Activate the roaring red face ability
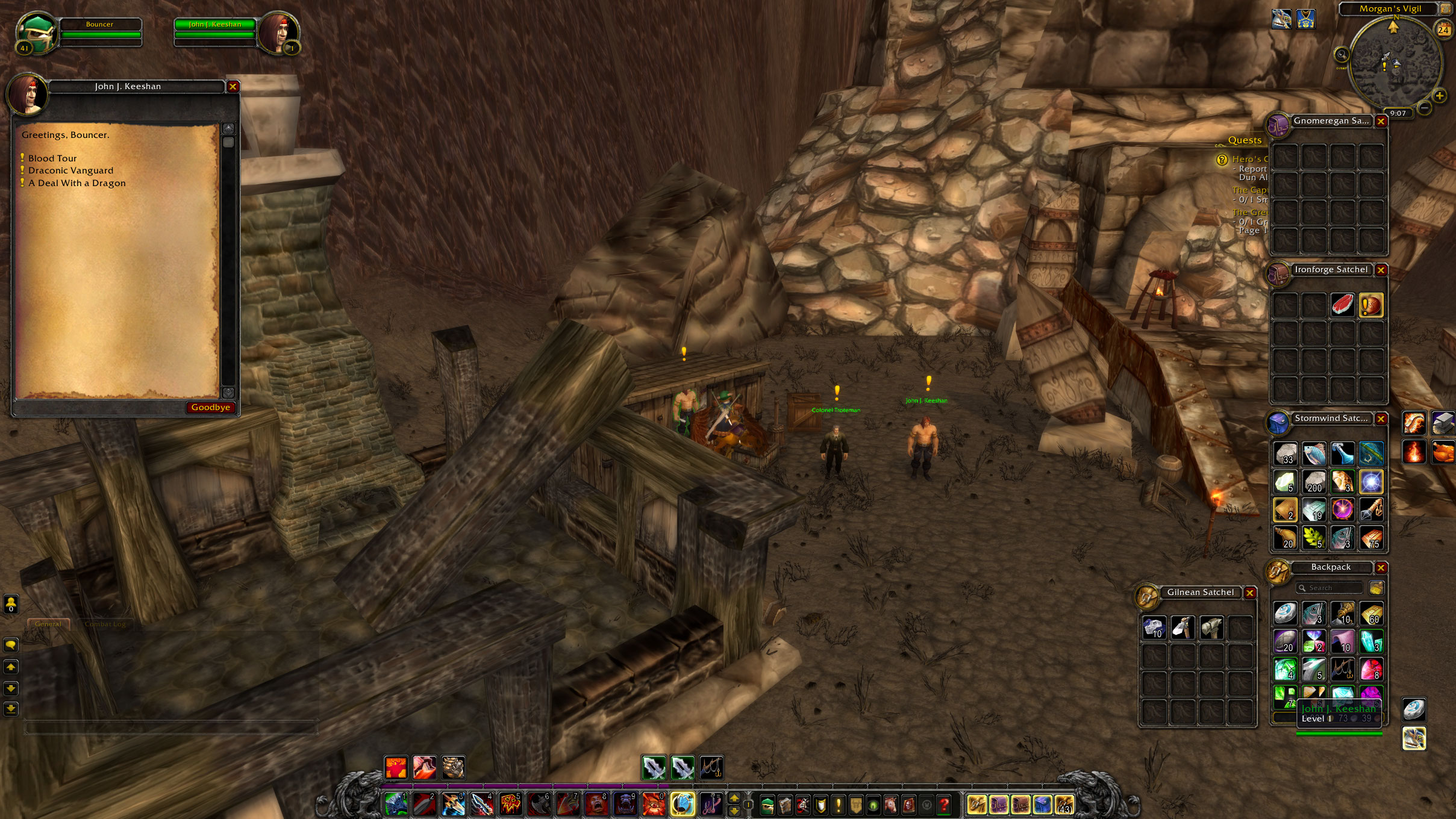Image resolution: width=1456 pixels, height=819 pixels. point(596,804)
